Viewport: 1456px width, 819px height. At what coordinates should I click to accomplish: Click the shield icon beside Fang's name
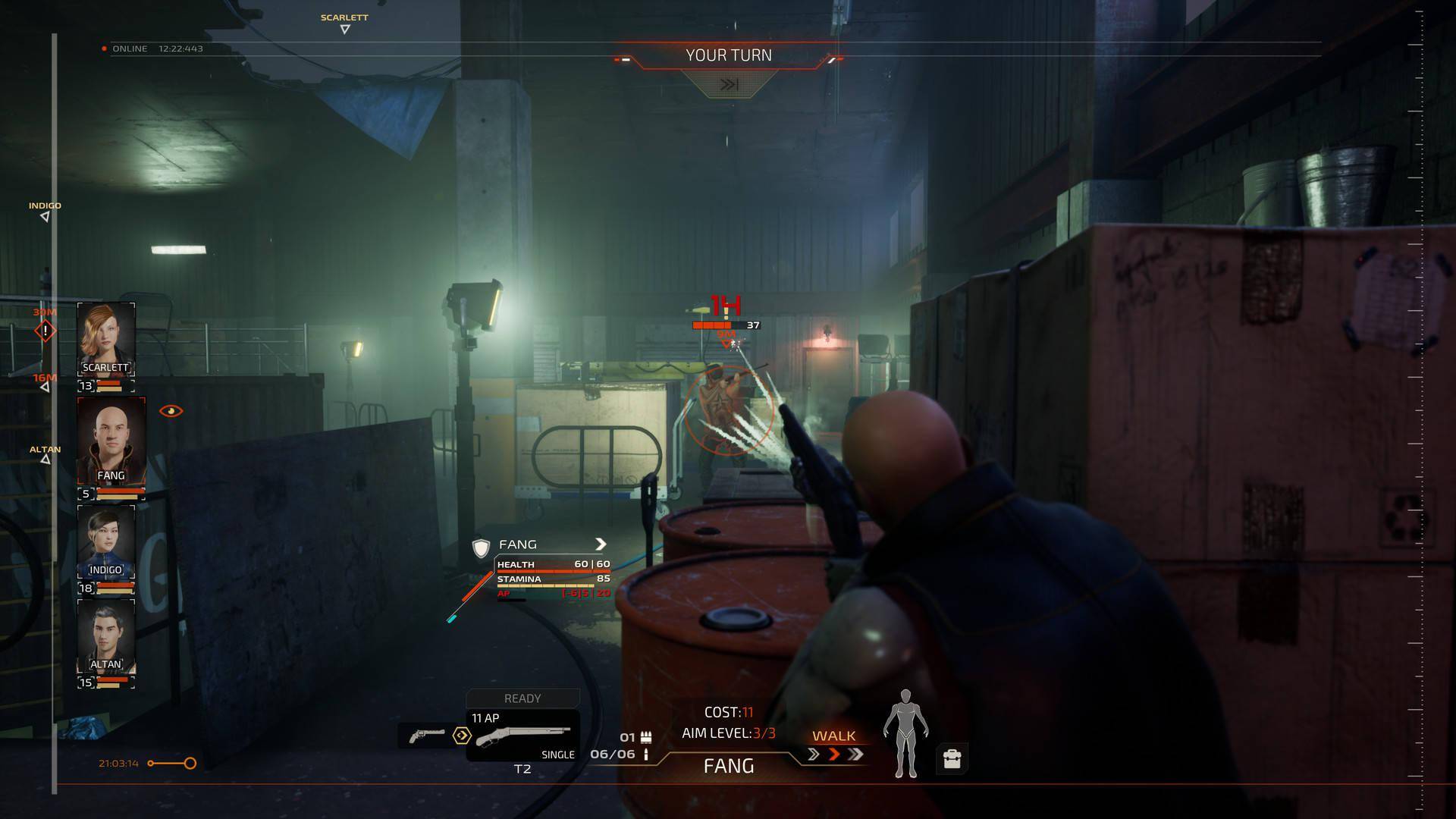481,547
